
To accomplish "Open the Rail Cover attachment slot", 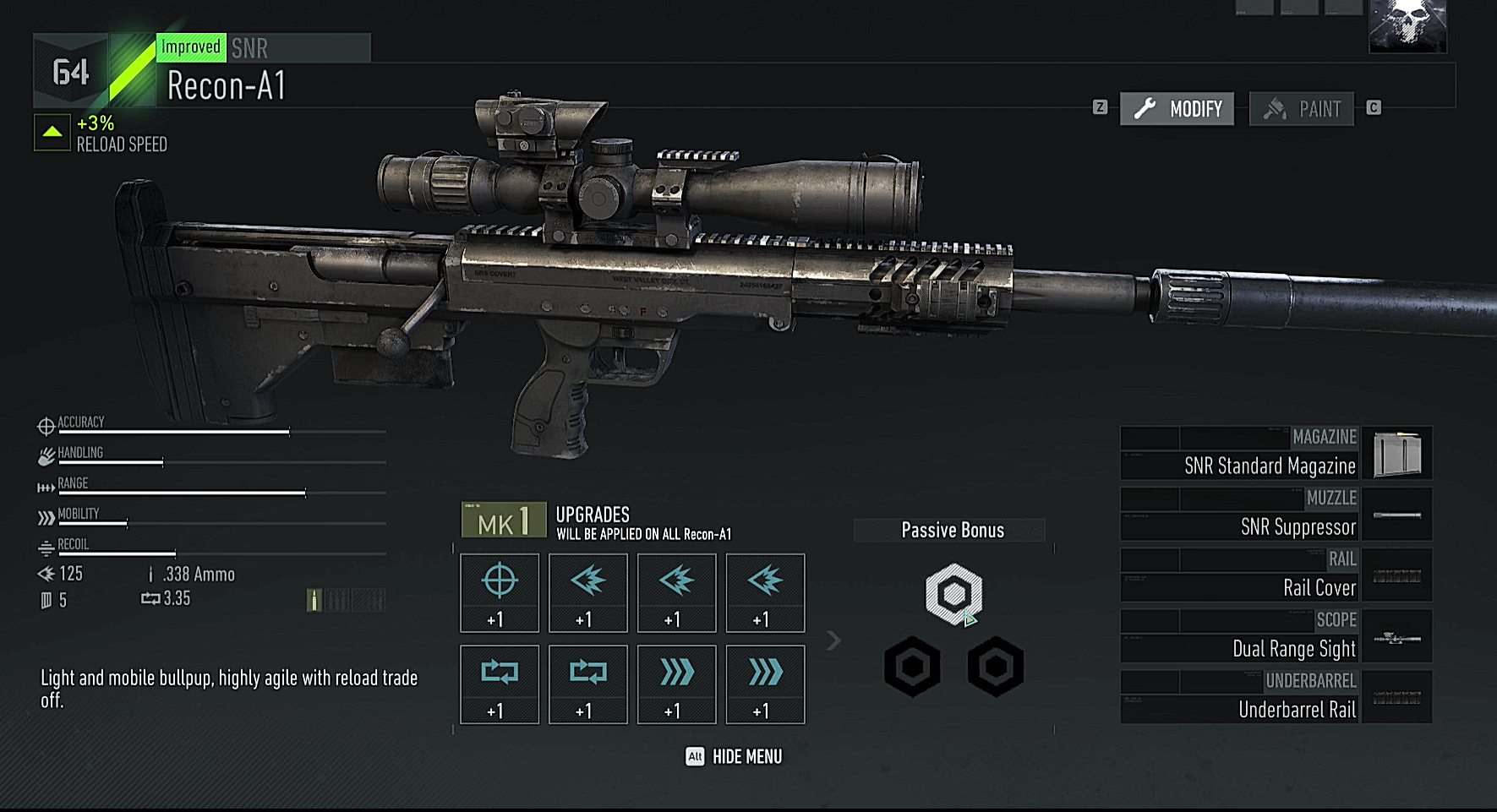I will pyautogui.click(x=1276, y=575).
